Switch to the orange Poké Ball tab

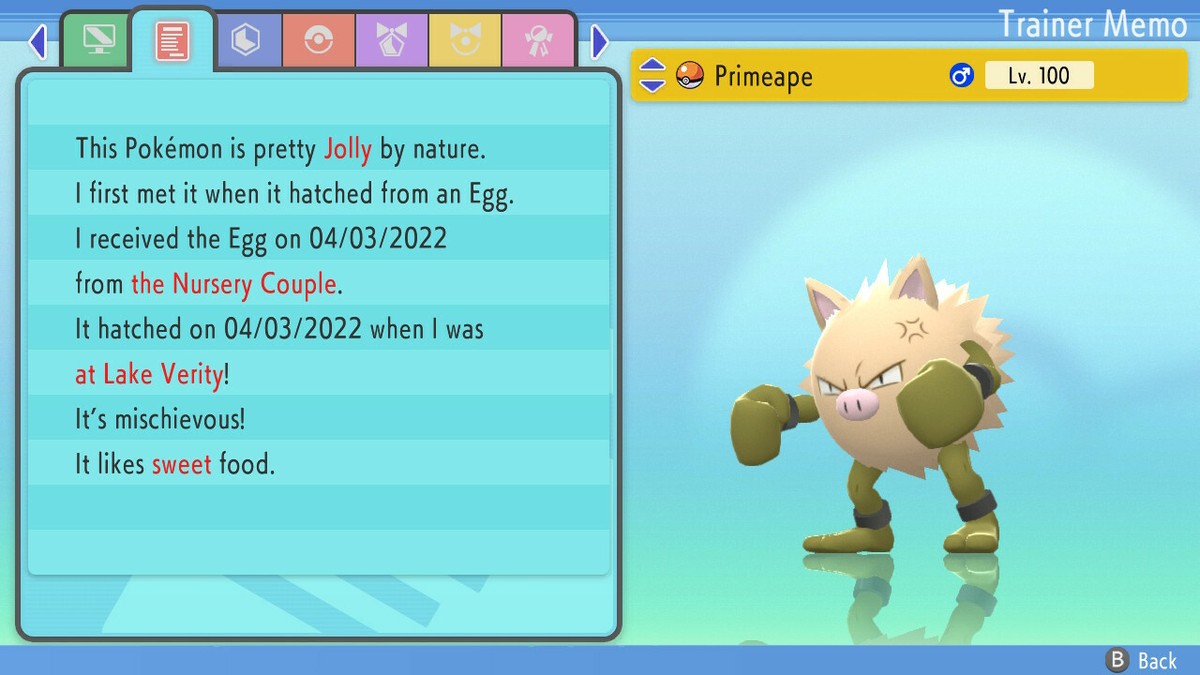(x=318, y=41)
